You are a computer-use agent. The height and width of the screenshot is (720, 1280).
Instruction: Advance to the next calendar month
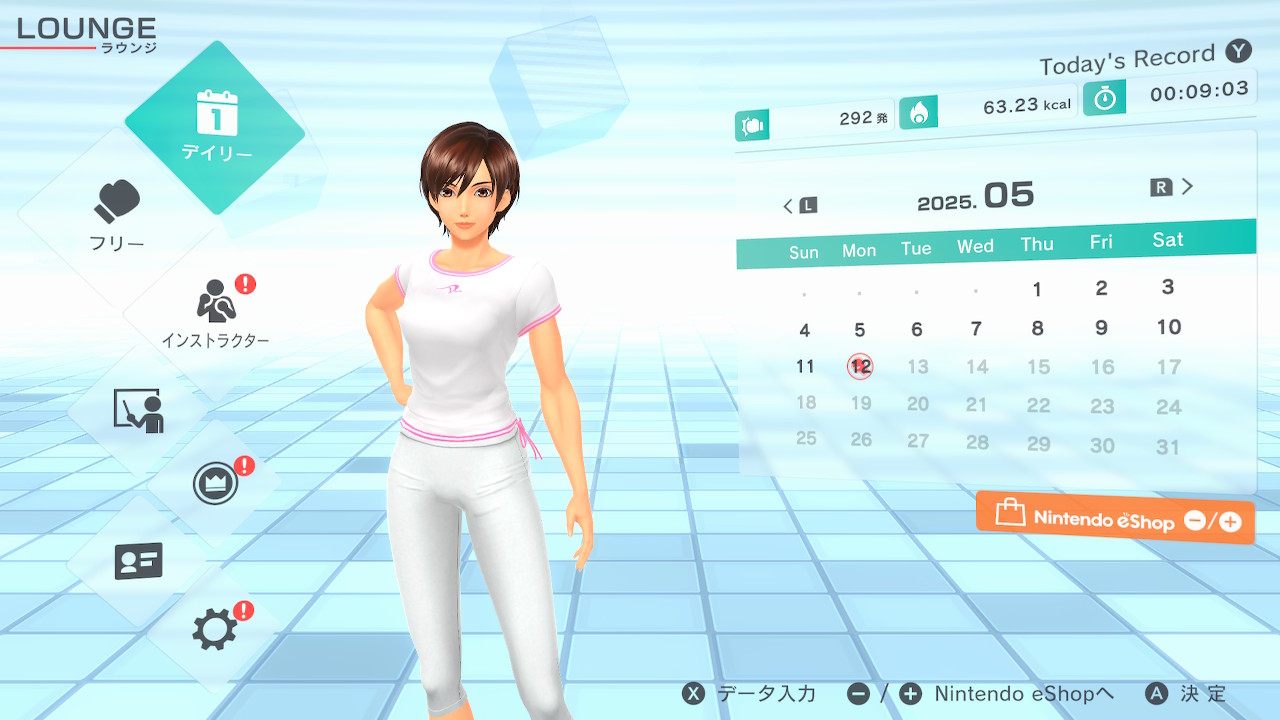pyautogui.click(x=1174, y=187)
